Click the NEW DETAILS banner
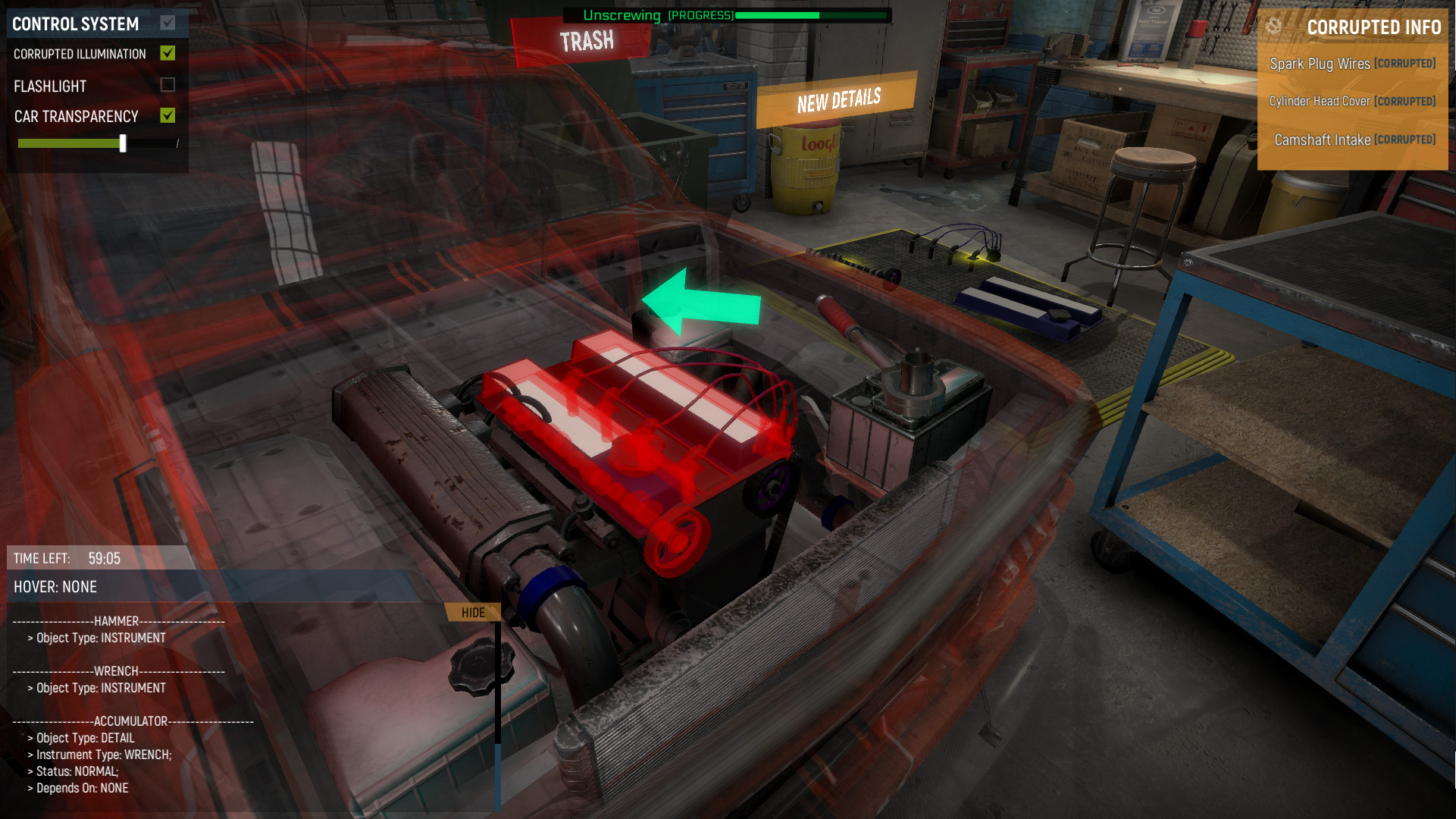 point(838,99)
